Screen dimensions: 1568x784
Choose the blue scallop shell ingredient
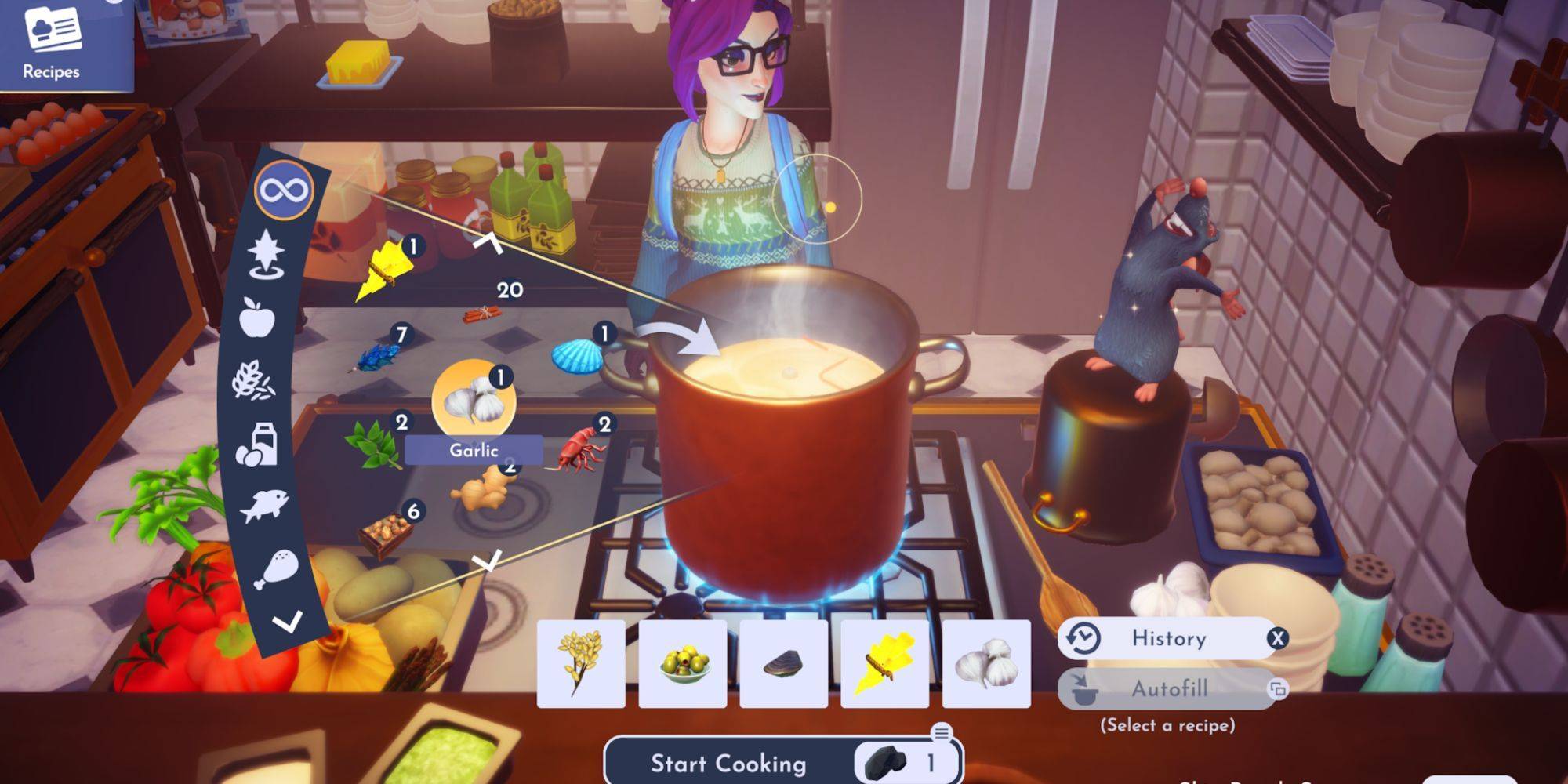[578, 357]
